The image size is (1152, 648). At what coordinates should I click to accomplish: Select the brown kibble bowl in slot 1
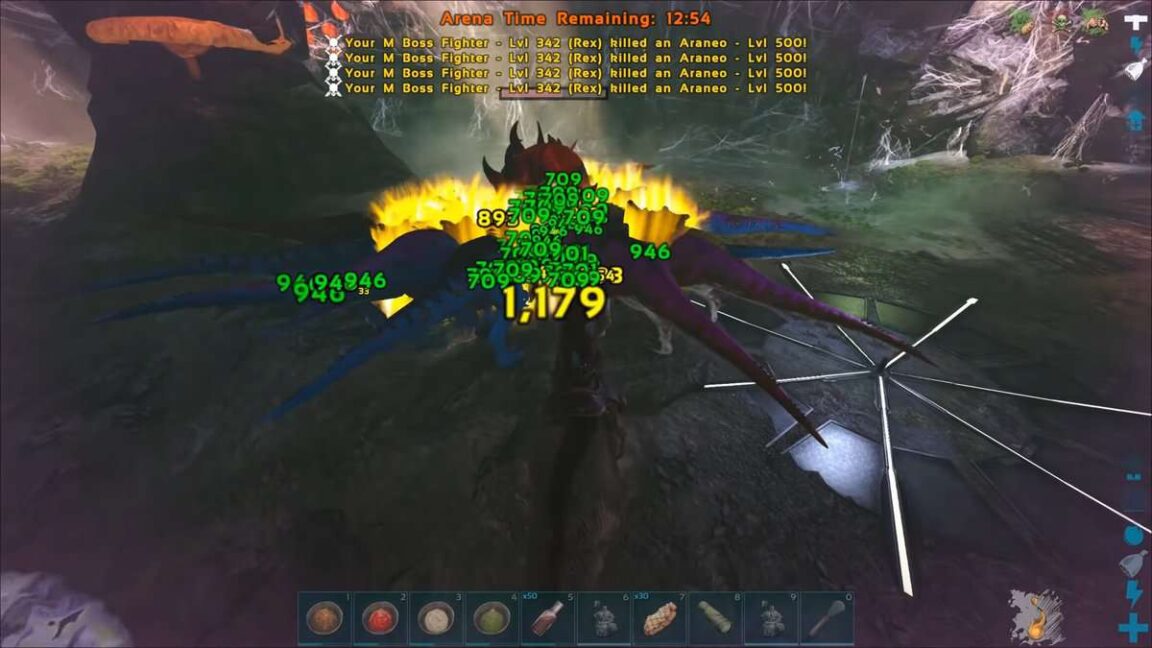(324, 618)
